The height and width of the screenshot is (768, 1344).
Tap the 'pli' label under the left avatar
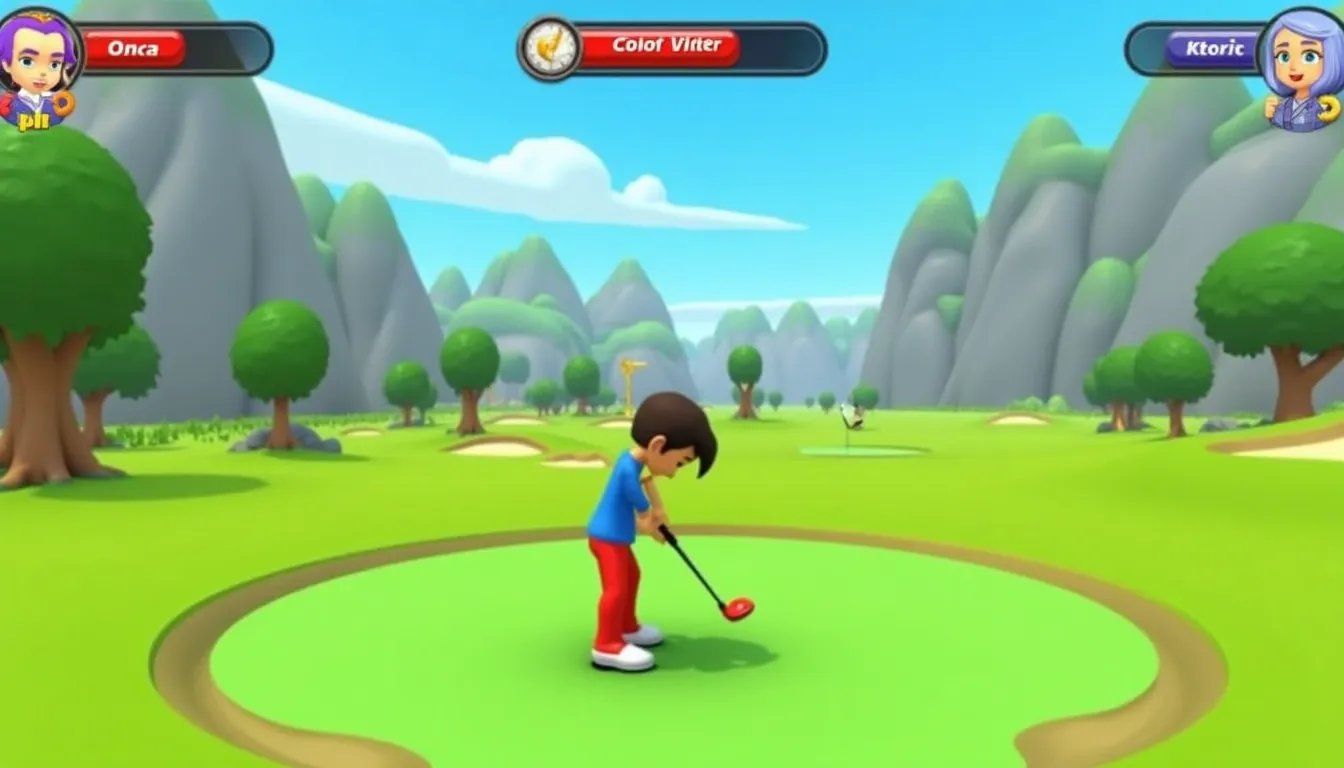33,120
